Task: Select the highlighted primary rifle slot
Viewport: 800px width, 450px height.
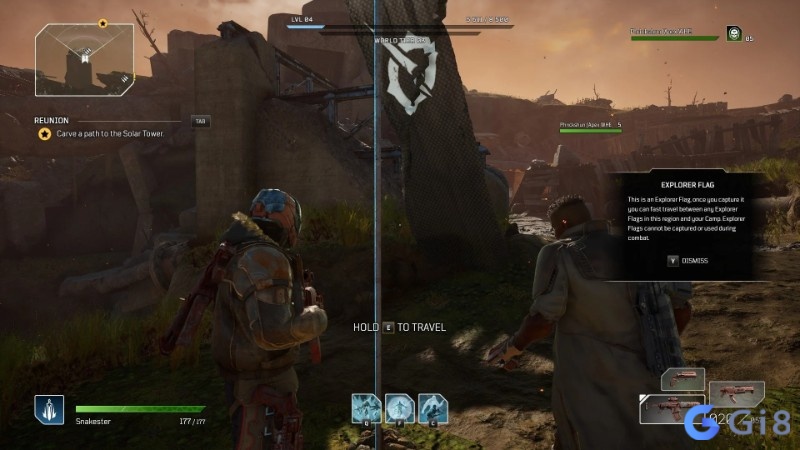Action: coord(670,408)
